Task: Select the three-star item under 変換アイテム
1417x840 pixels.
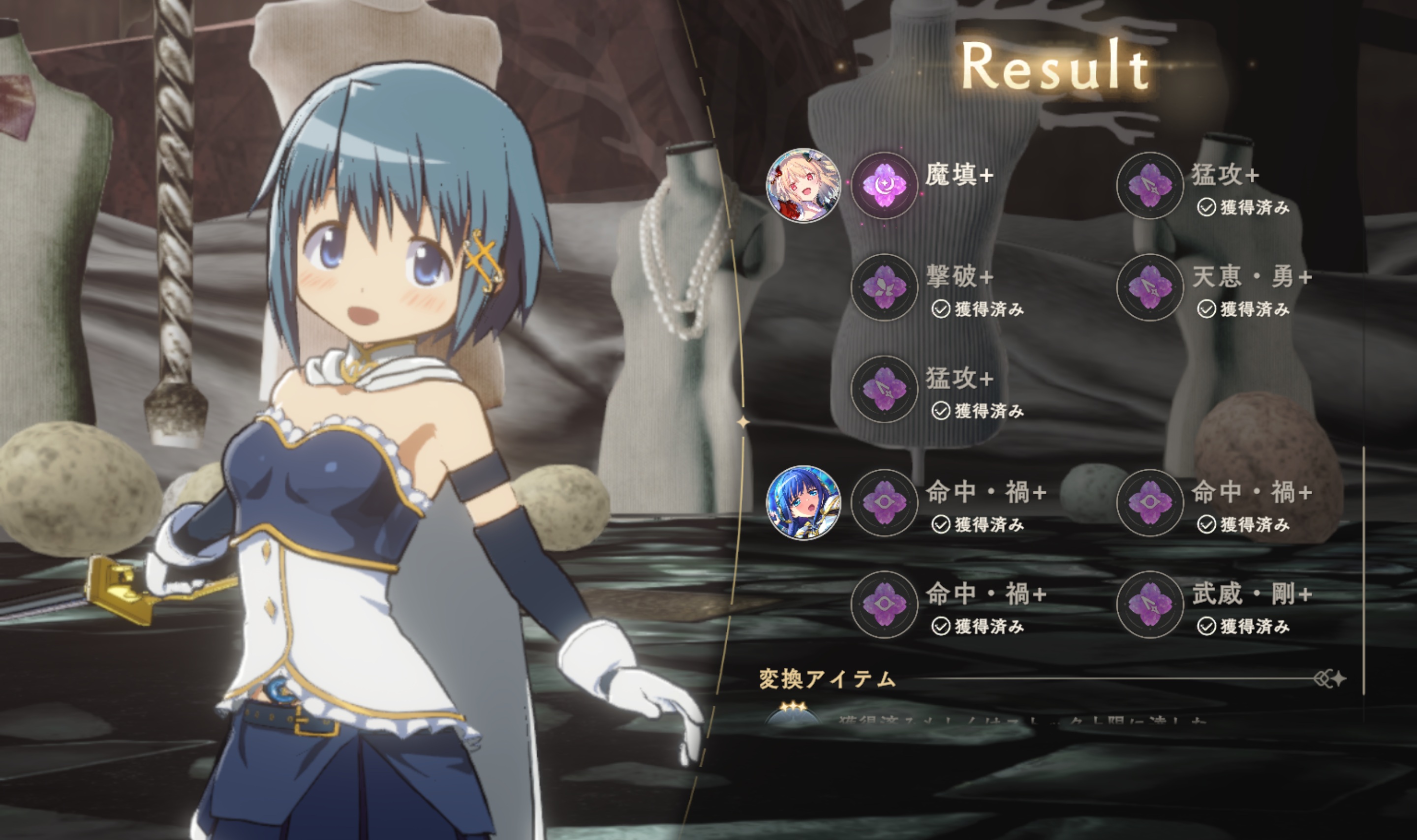Action: (793, 714)
